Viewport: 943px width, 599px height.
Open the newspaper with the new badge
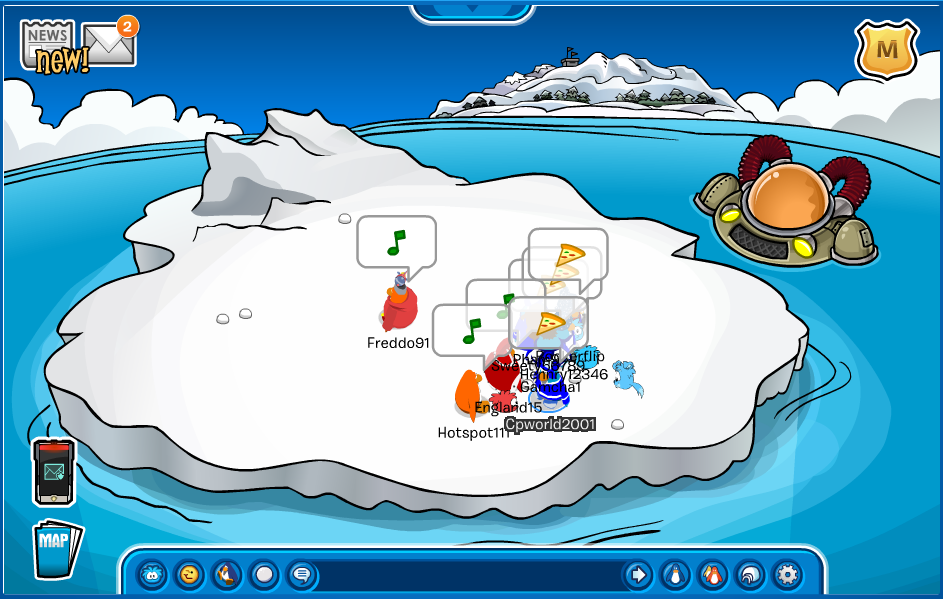tap(49, 45)
